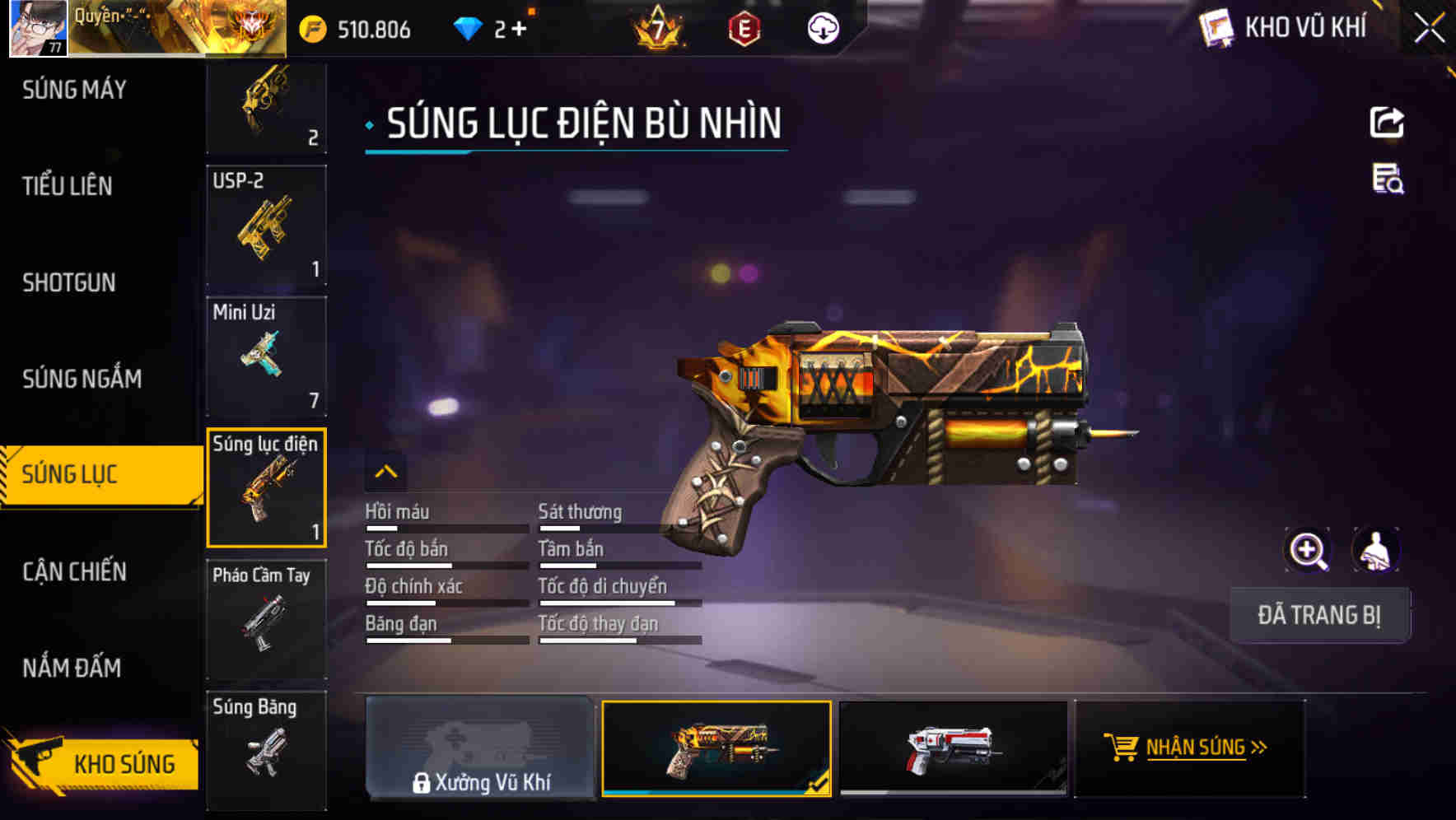Click the share weapon icon
Image resolution: width=1456 pixels, height=820 pixels.
[x=1387, y=122]
